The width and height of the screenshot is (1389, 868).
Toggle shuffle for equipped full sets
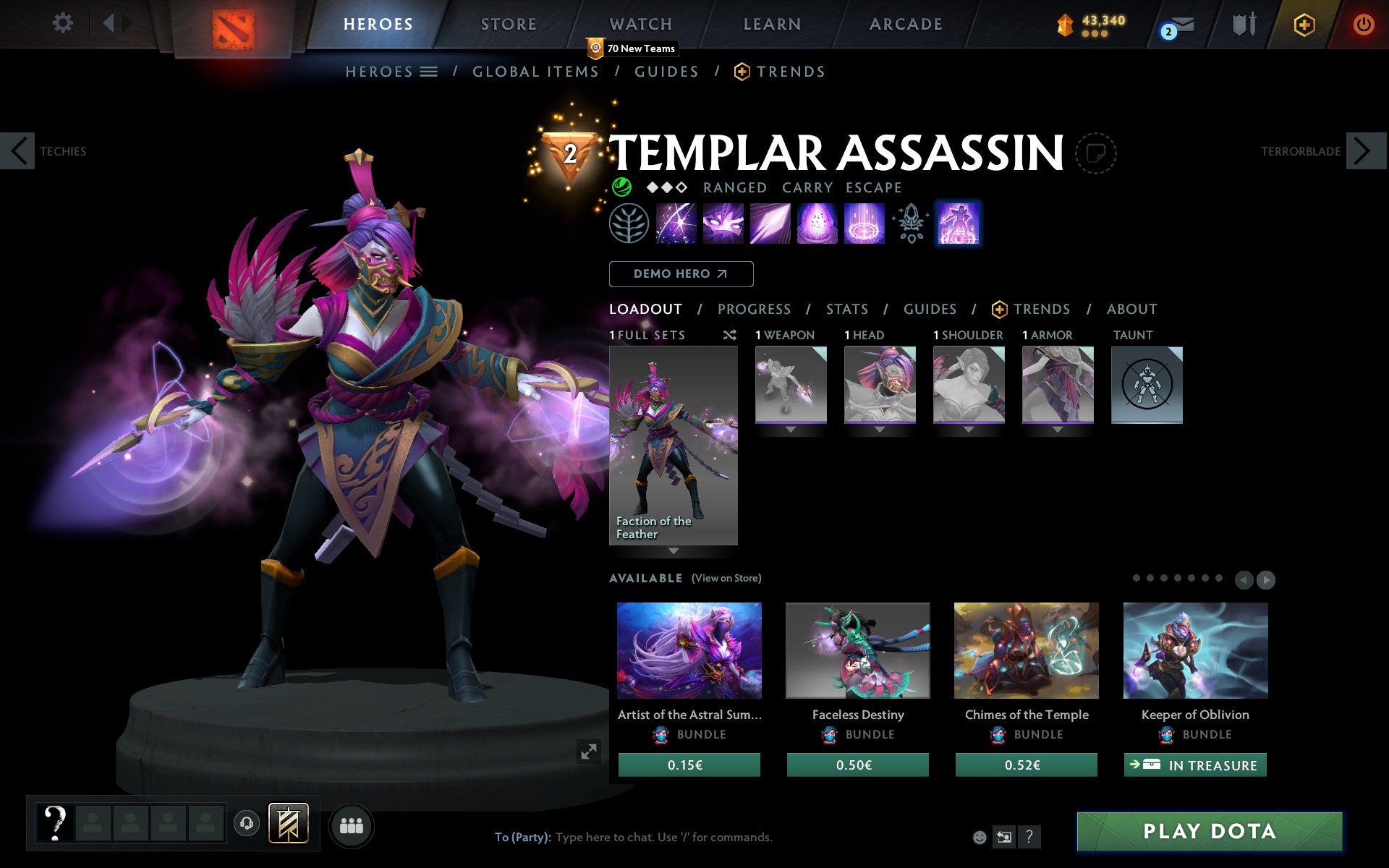click(729, 335)
